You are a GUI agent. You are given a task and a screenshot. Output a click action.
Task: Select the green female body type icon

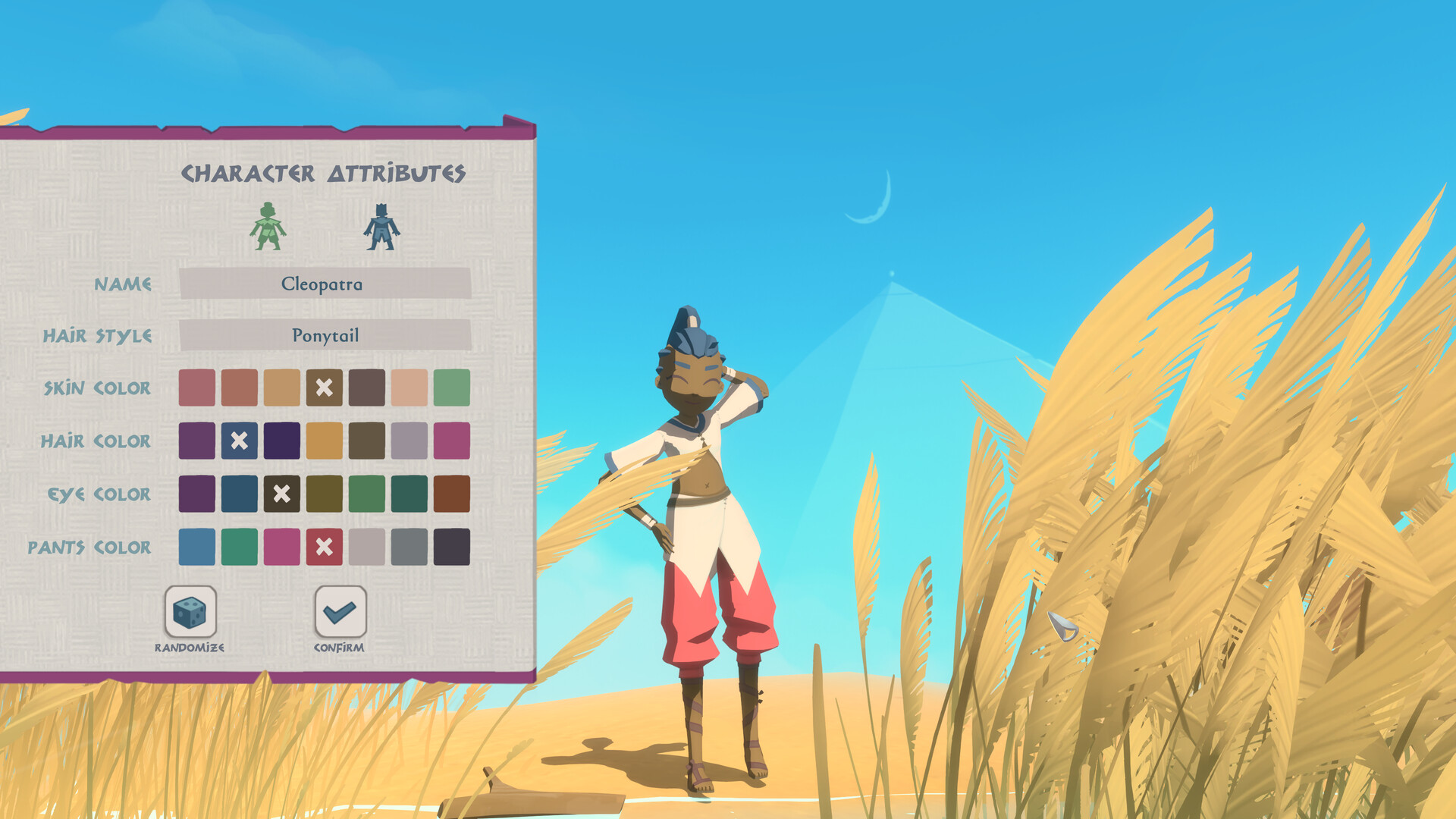click(268, 226)
